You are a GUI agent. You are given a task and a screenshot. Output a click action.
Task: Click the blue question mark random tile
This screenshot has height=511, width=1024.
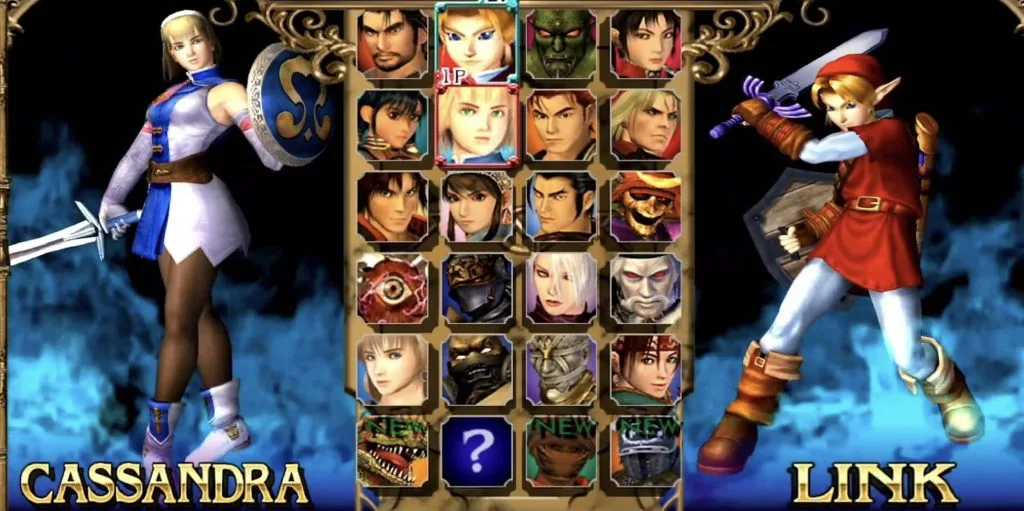point(477,452)
